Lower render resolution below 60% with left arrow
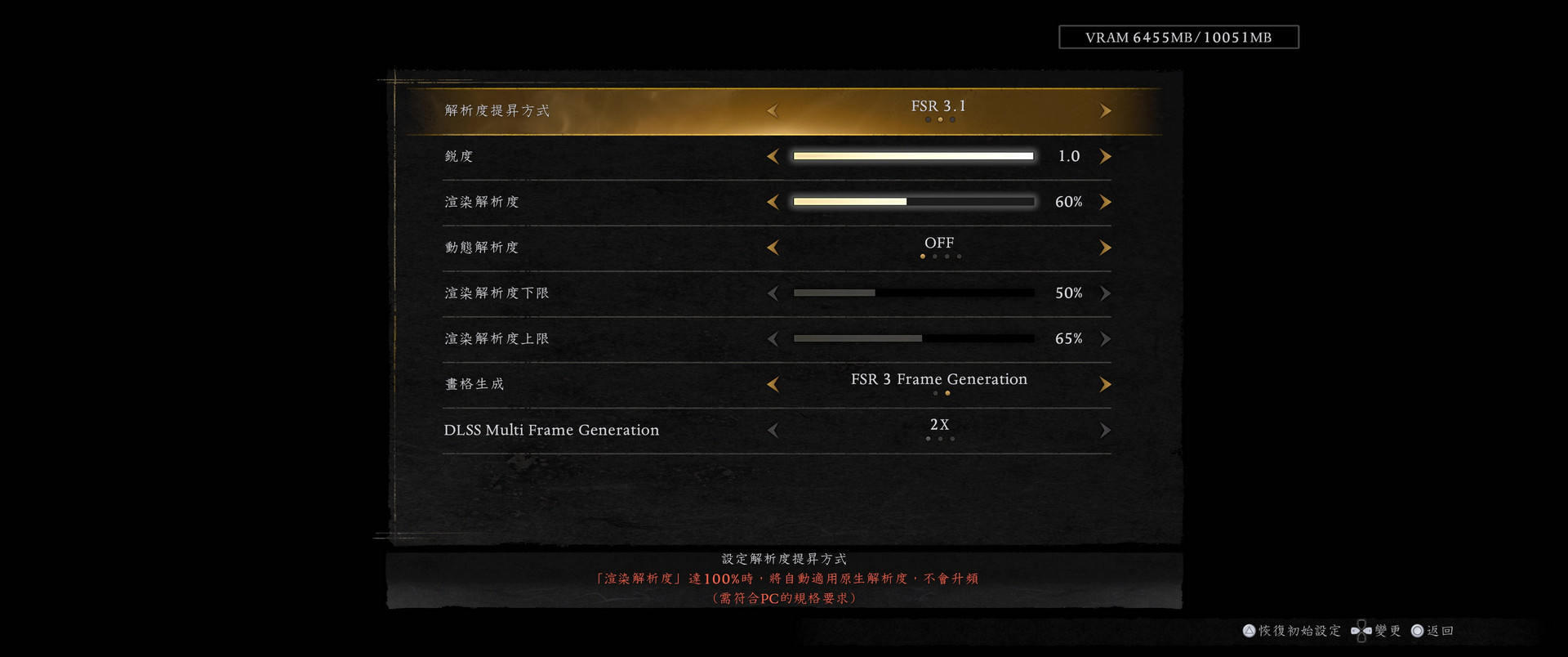This screenshot has height=657, width=1568. click(x=773, y=202)
